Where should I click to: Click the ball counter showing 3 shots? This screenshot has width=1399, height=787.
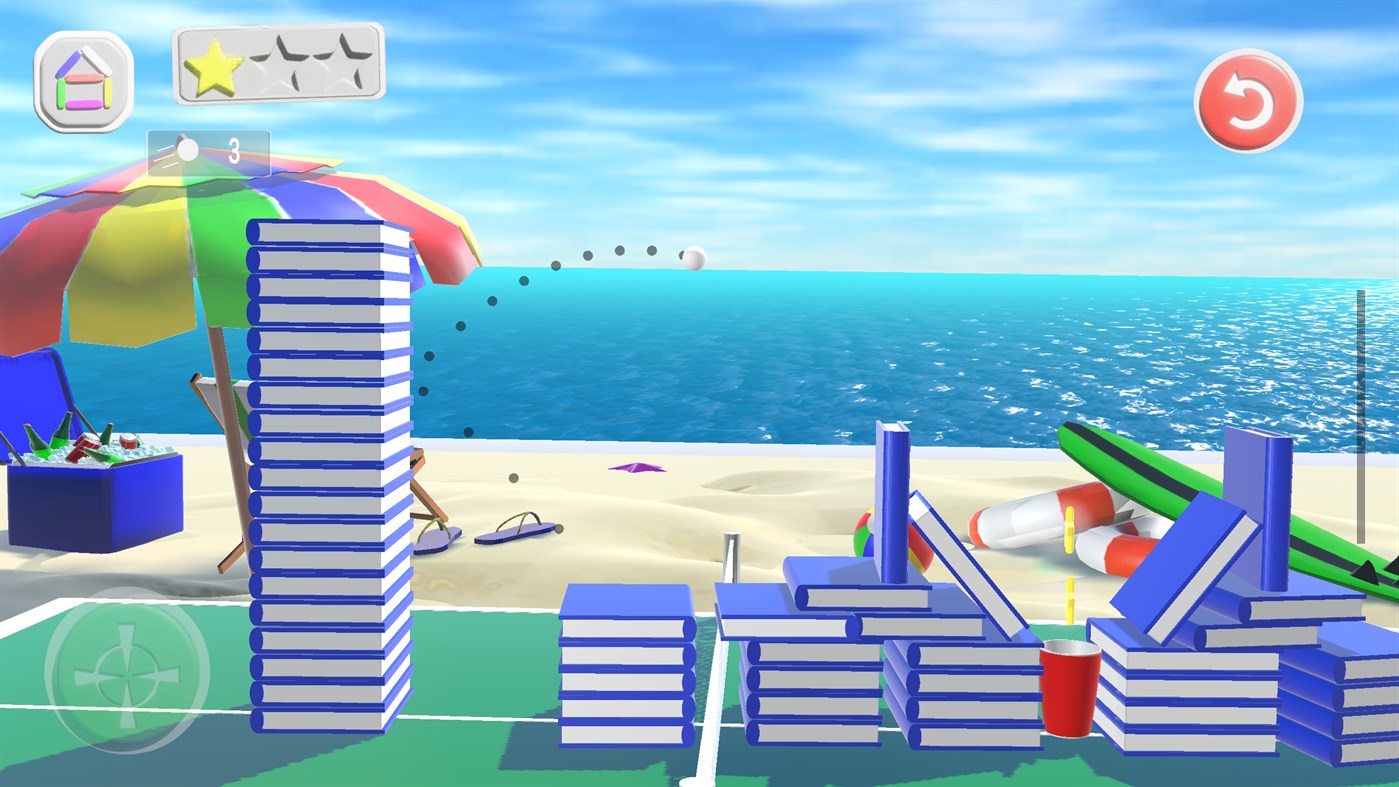point(207,150)
